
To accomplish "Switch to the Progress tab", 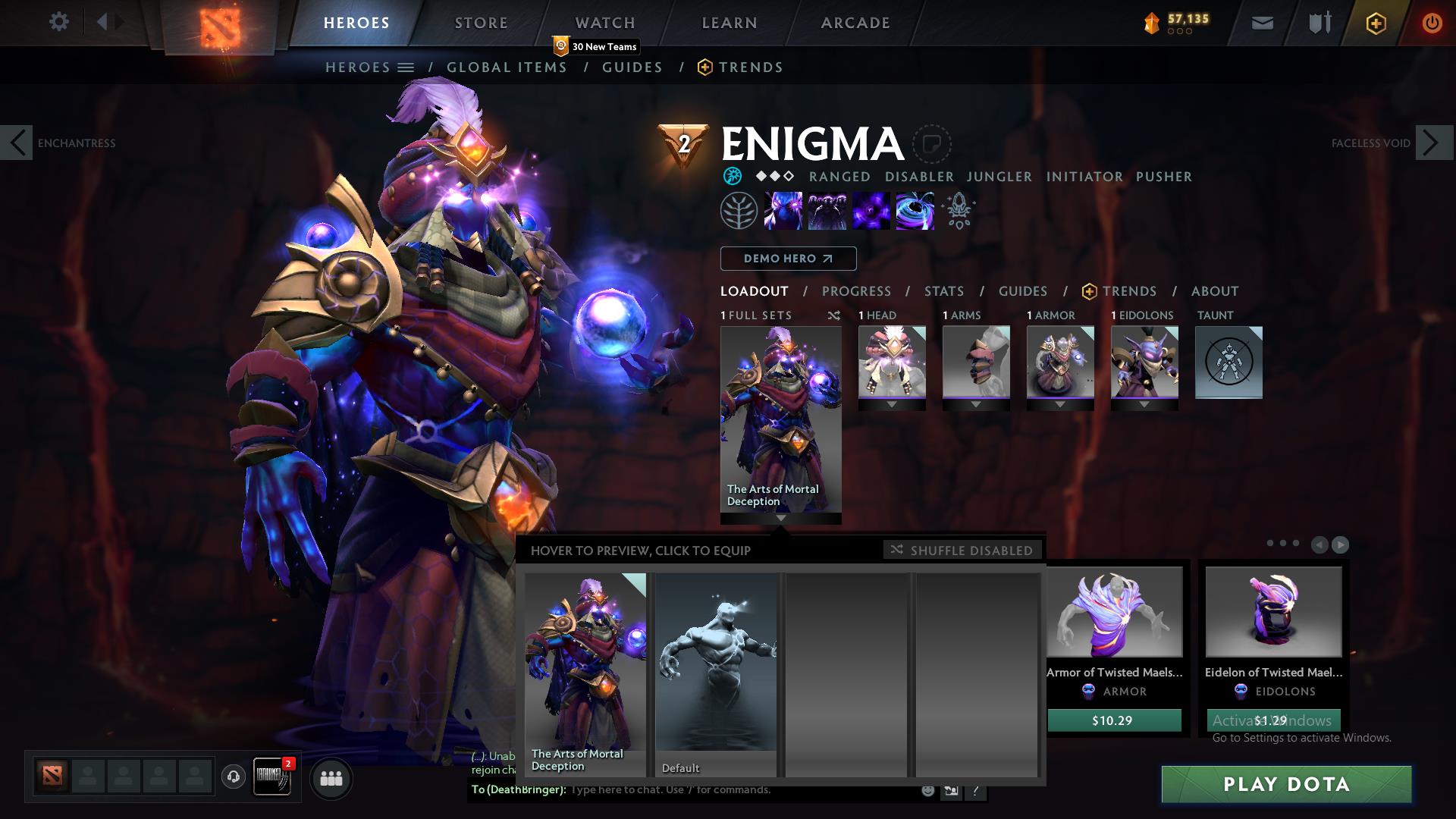I will pyautogui.click(x=856, y=291).
